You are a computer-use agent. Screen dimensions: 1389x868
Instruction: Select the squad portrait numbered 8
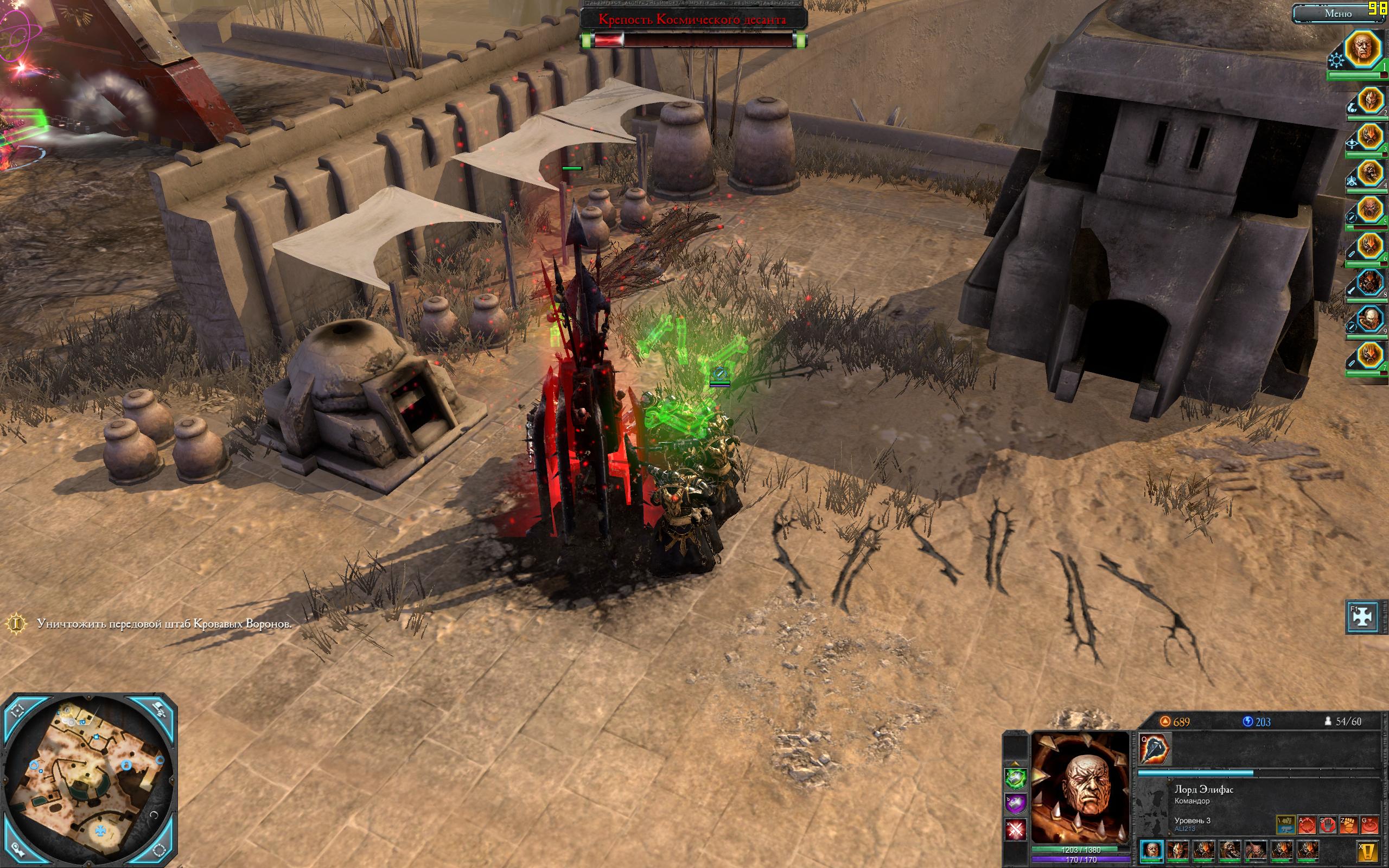[x=1369, y=284]
